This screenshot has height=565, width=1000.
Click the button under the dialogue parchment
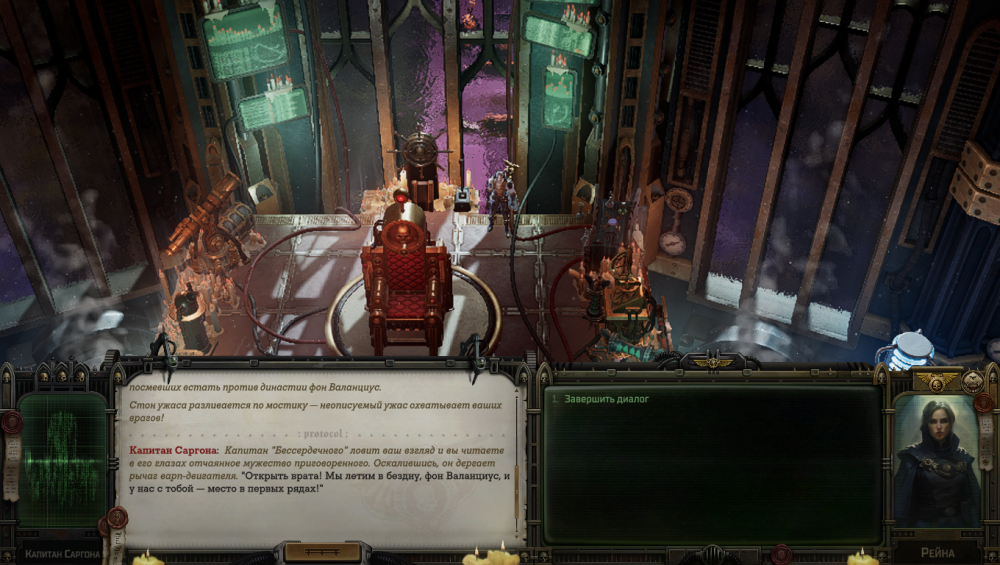coord(321,552)
